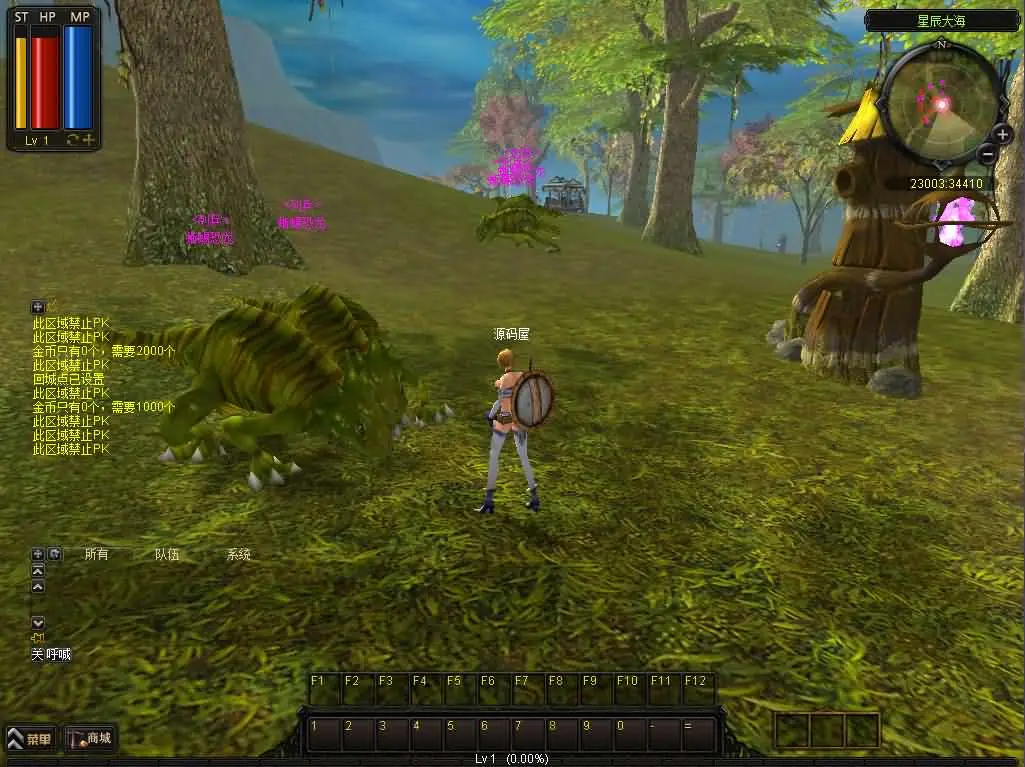The height and width of the screenshot is (767, 1025).
Task: Click the circular minimap
Action: 941,103
